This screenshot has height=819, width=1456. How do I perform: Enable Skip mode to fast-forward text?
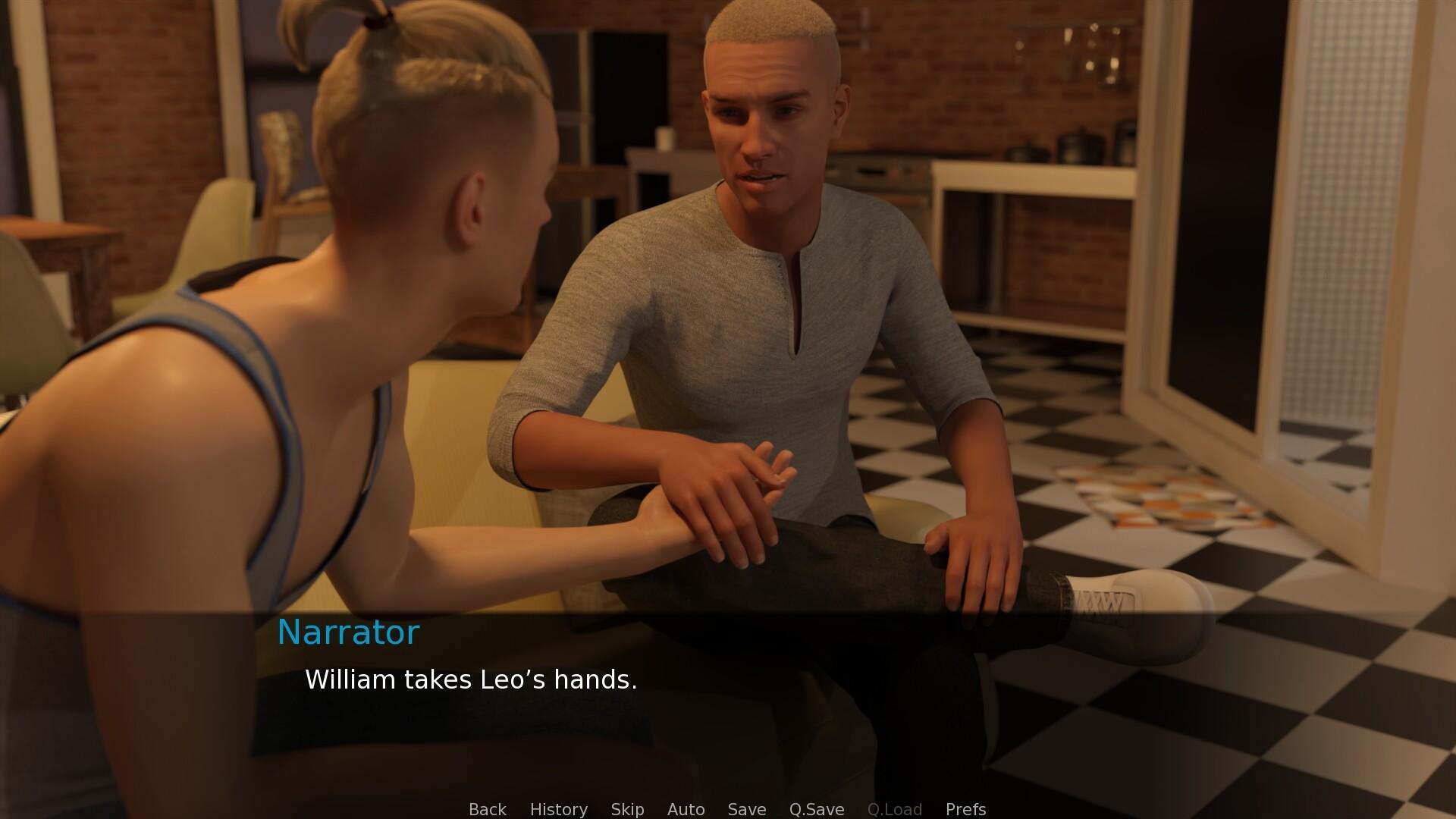(627, 809)
